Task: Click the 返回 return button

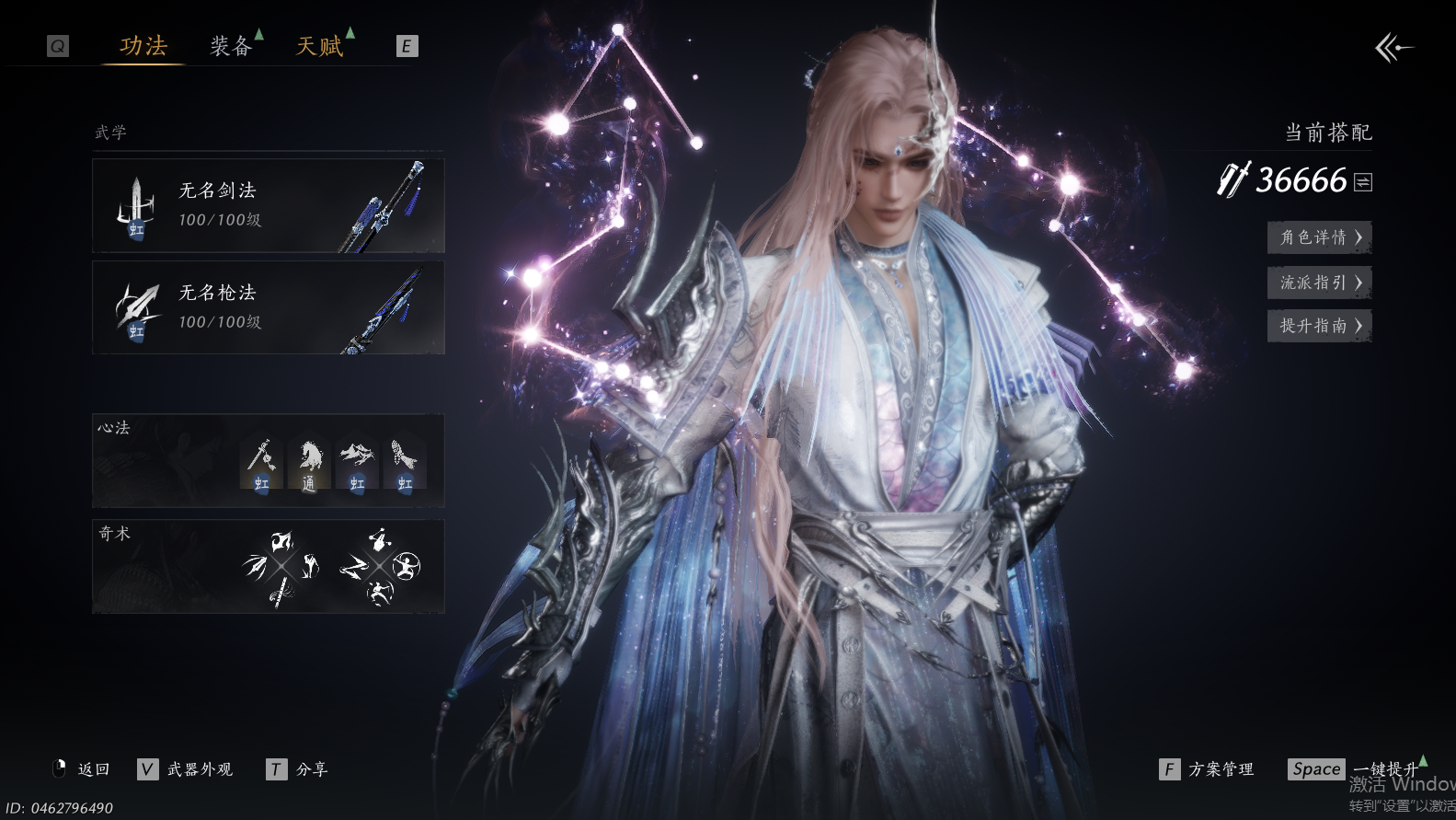Action: click(82, 769)
